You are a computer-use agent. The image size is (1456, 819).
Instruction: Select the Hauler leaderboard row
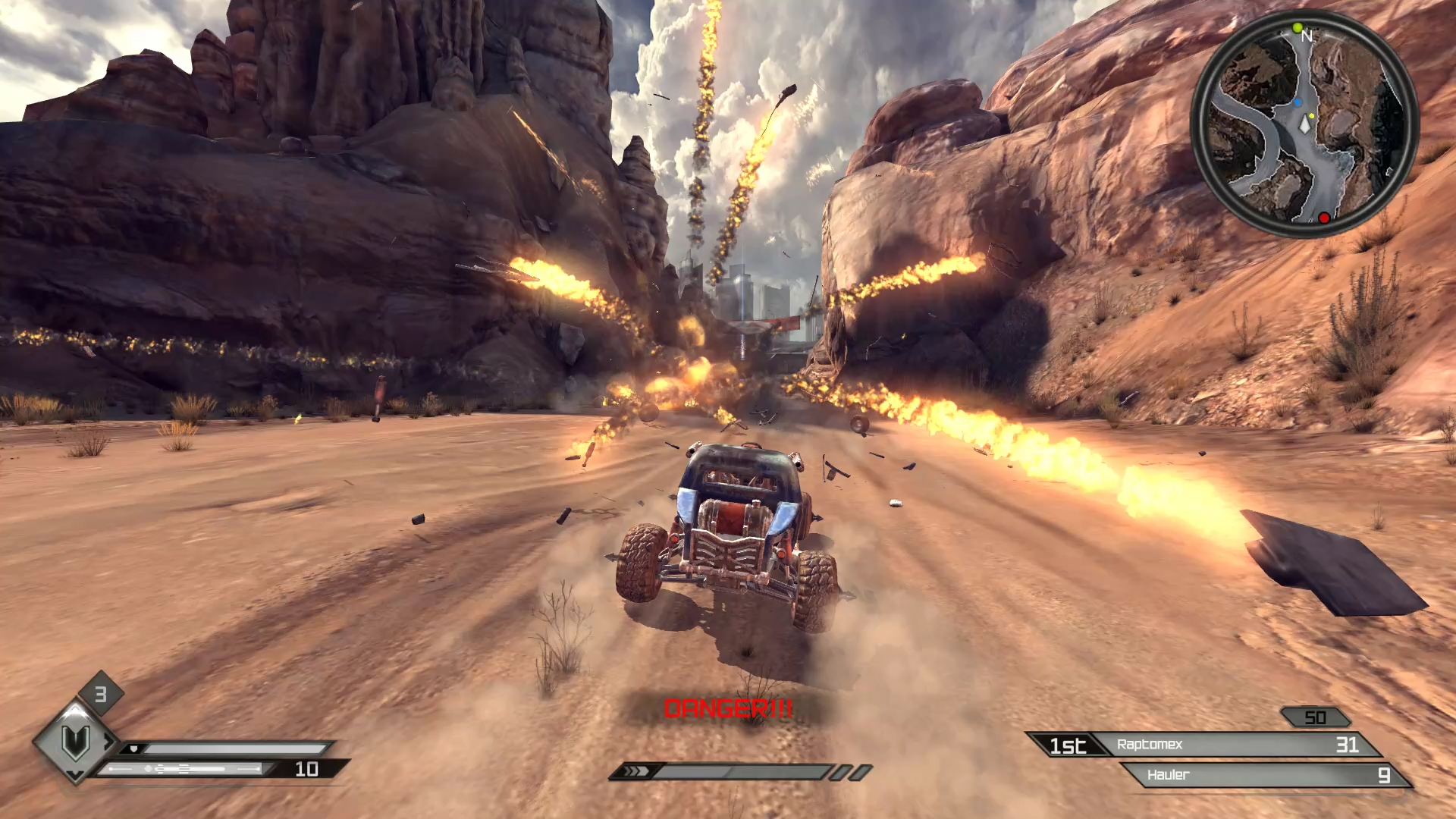pos(1265,775)
